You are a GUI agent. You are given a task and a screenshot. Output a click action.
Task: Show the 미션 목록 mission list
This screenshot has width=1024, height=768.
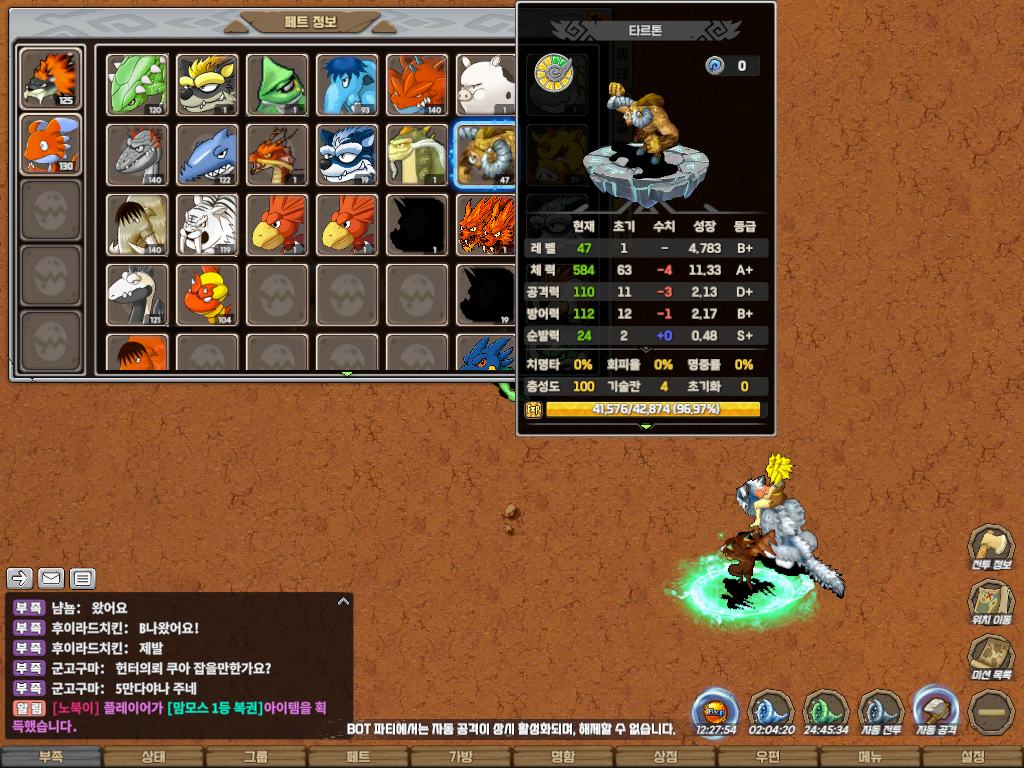click(990, 659)
